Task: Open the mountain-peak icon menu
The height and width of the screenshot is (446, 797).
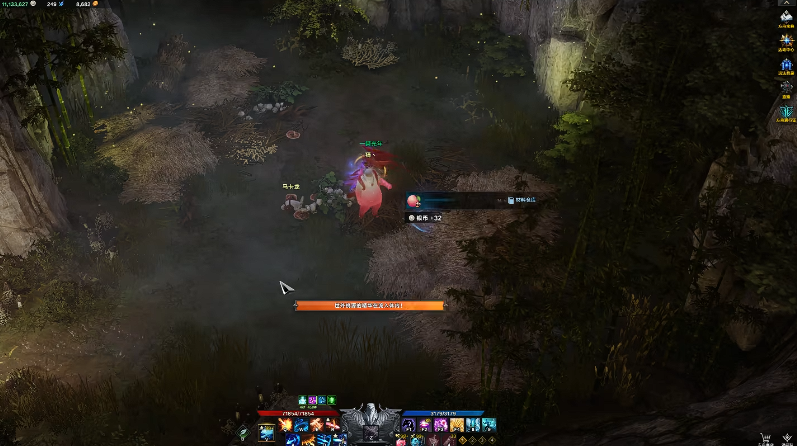Action: [x=785, y=18]
